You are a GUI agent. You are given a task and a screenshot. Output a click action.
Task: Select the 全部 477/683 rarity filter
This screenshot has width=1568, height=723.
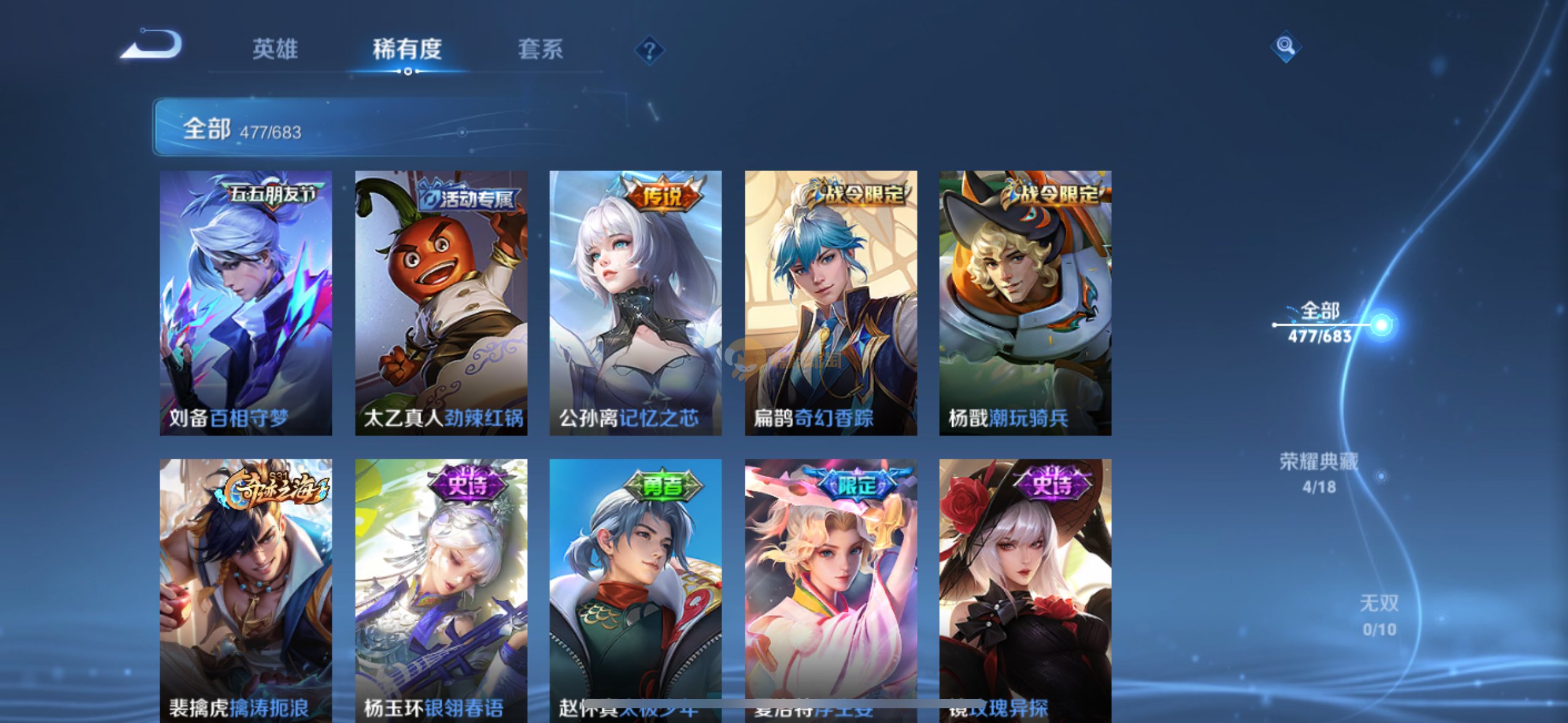click(1320, 323)
